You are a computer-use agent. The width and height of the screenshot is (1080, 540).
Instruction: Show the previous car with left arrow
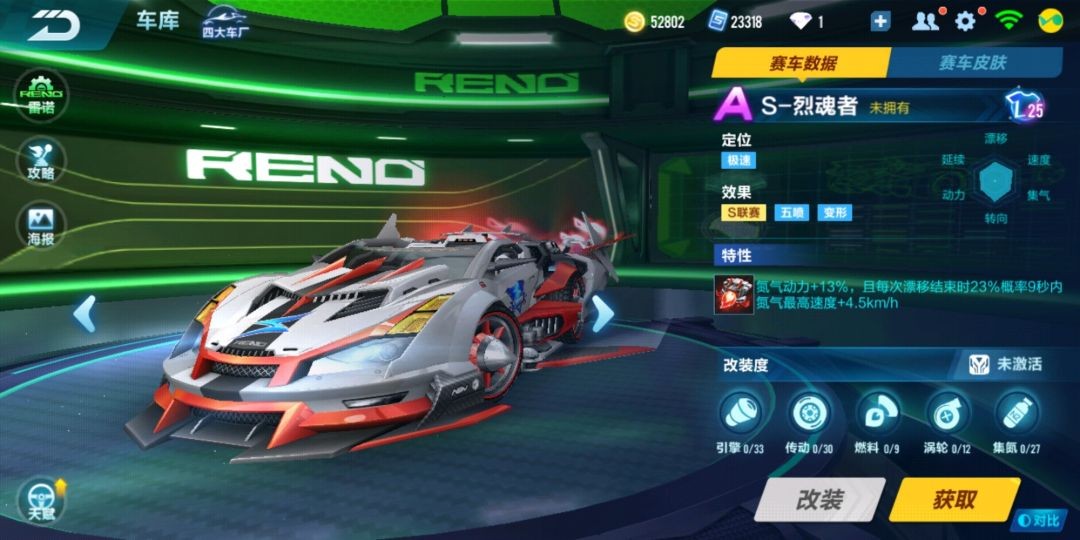pos(85,314)
